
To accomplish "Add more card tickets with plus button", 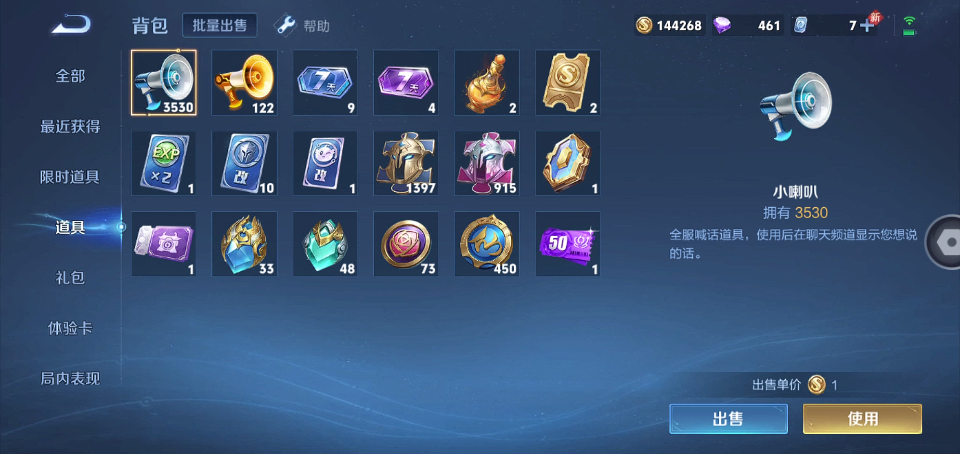I will (867, 25).
